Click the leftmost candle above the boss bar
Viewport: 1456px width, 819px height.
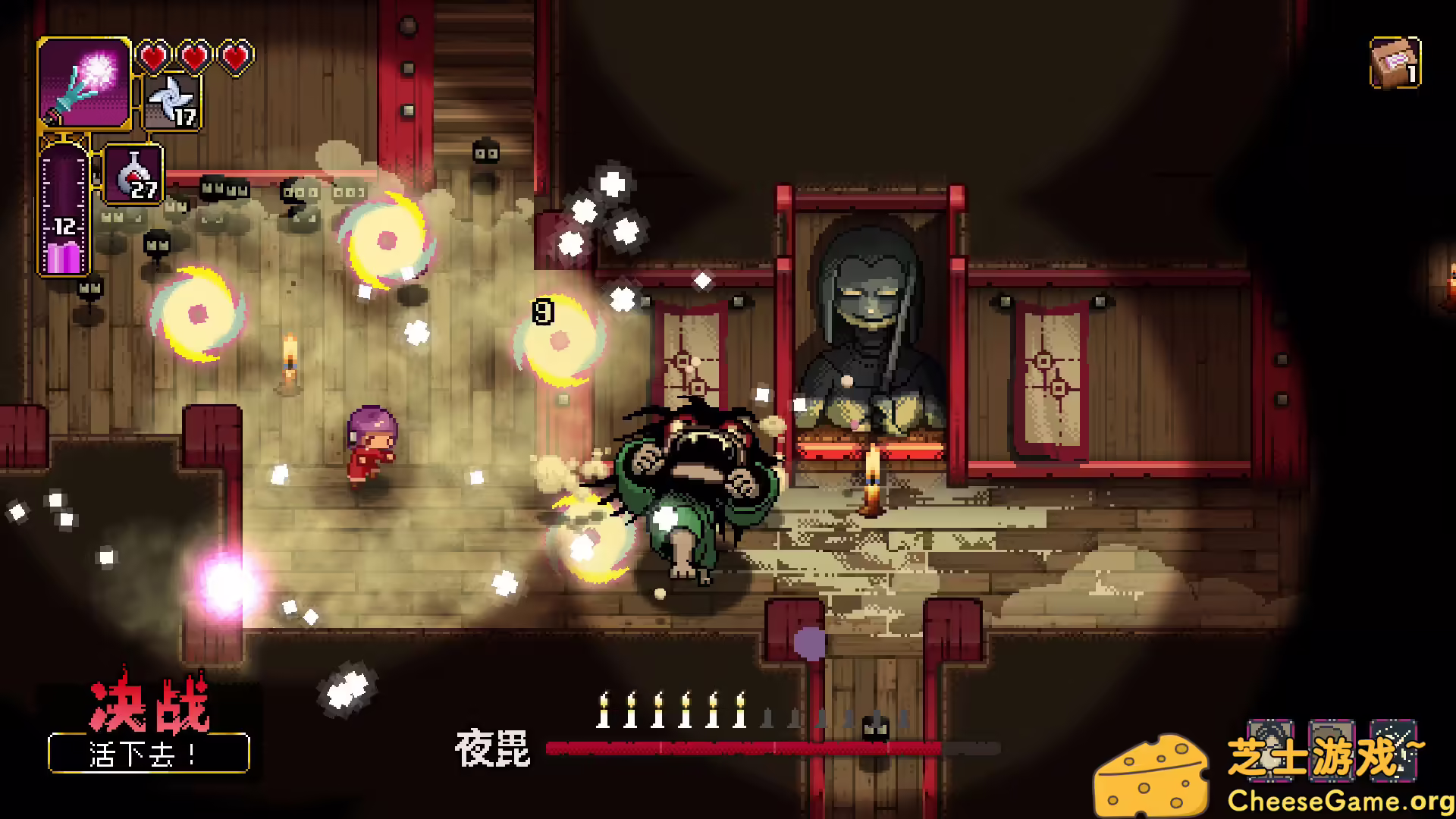[604, 709]
